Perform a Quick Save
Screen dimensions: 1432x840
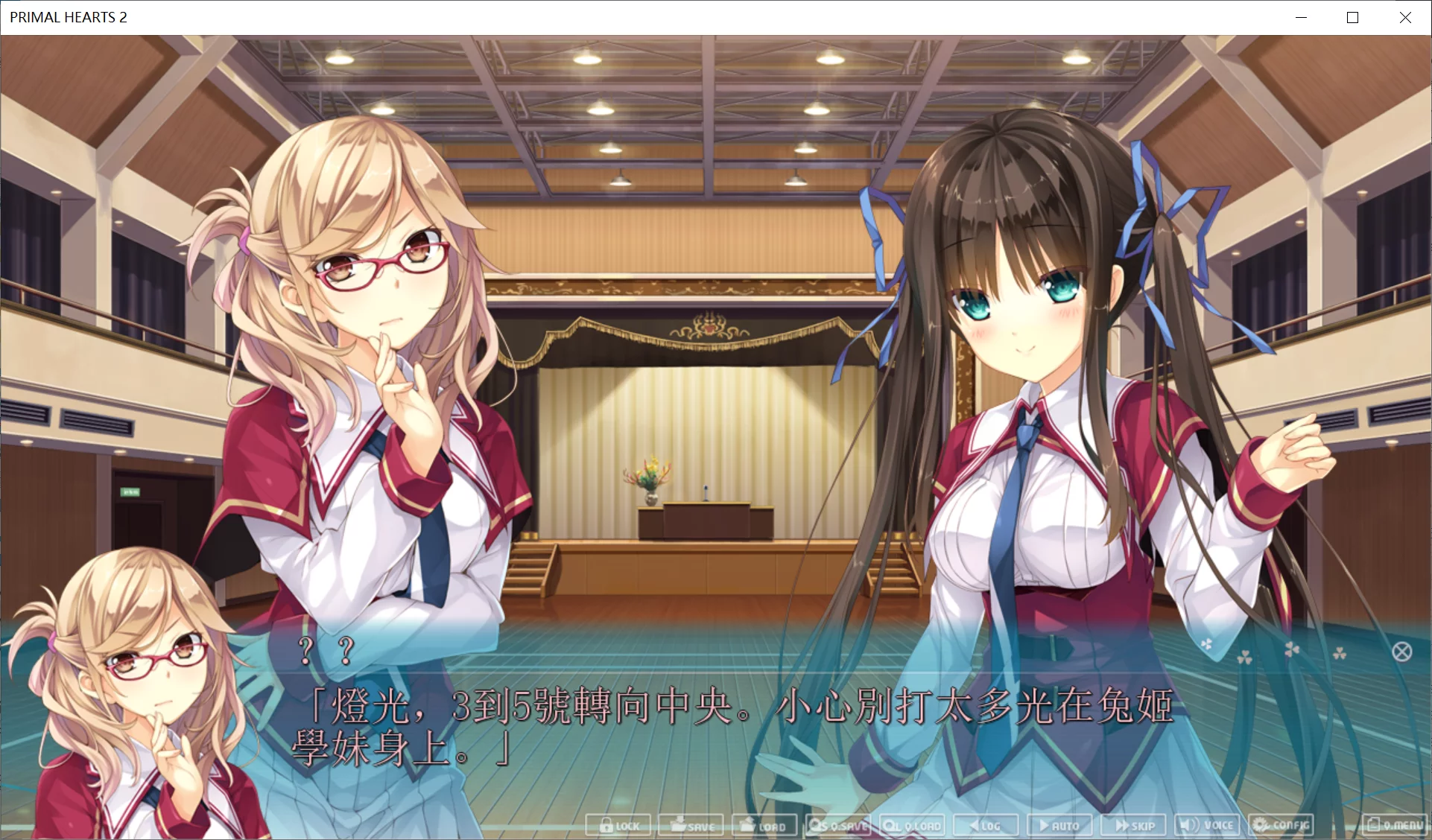coord(837,825)
